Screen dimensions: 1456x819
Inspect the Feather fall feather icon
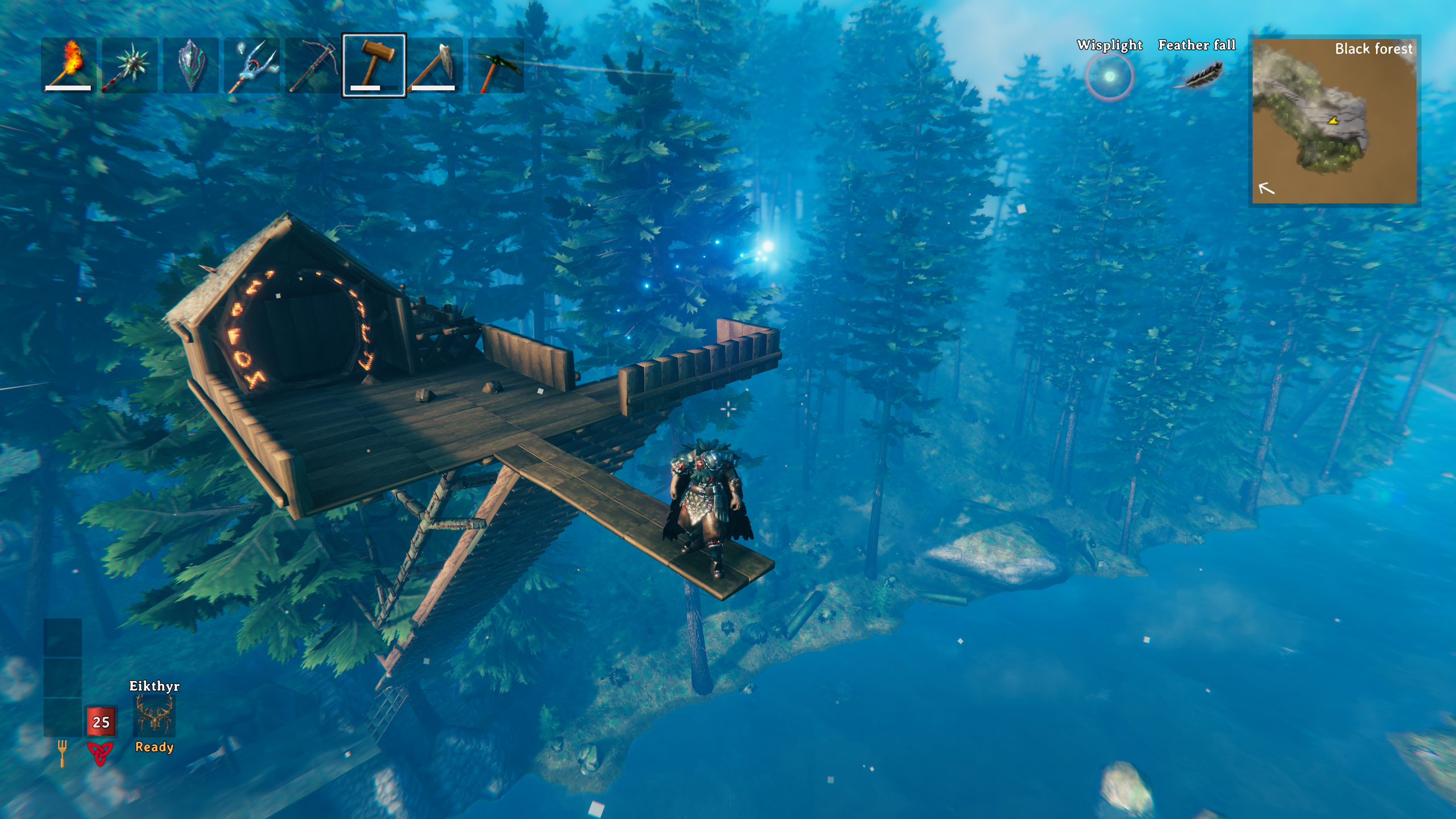(x=1198, y=76)
